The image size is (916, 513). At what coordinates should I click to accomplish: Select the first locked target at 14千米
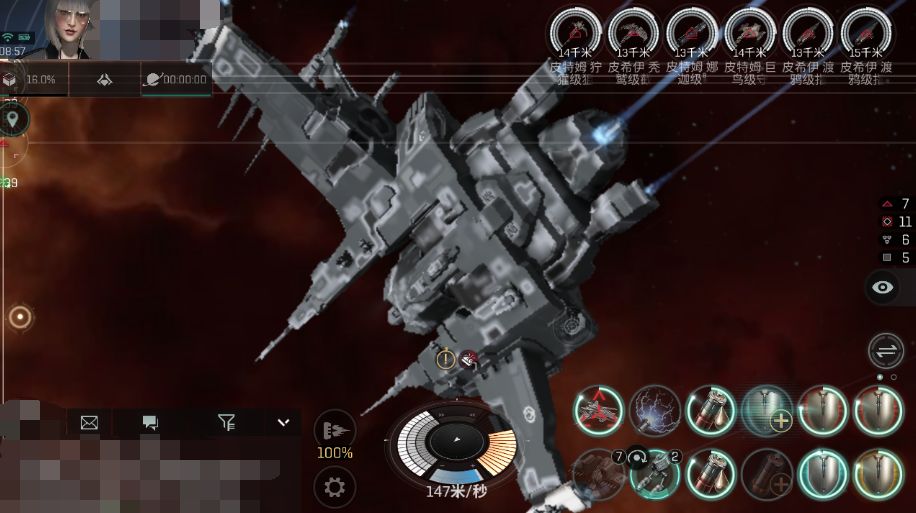[x=578, y=31]
